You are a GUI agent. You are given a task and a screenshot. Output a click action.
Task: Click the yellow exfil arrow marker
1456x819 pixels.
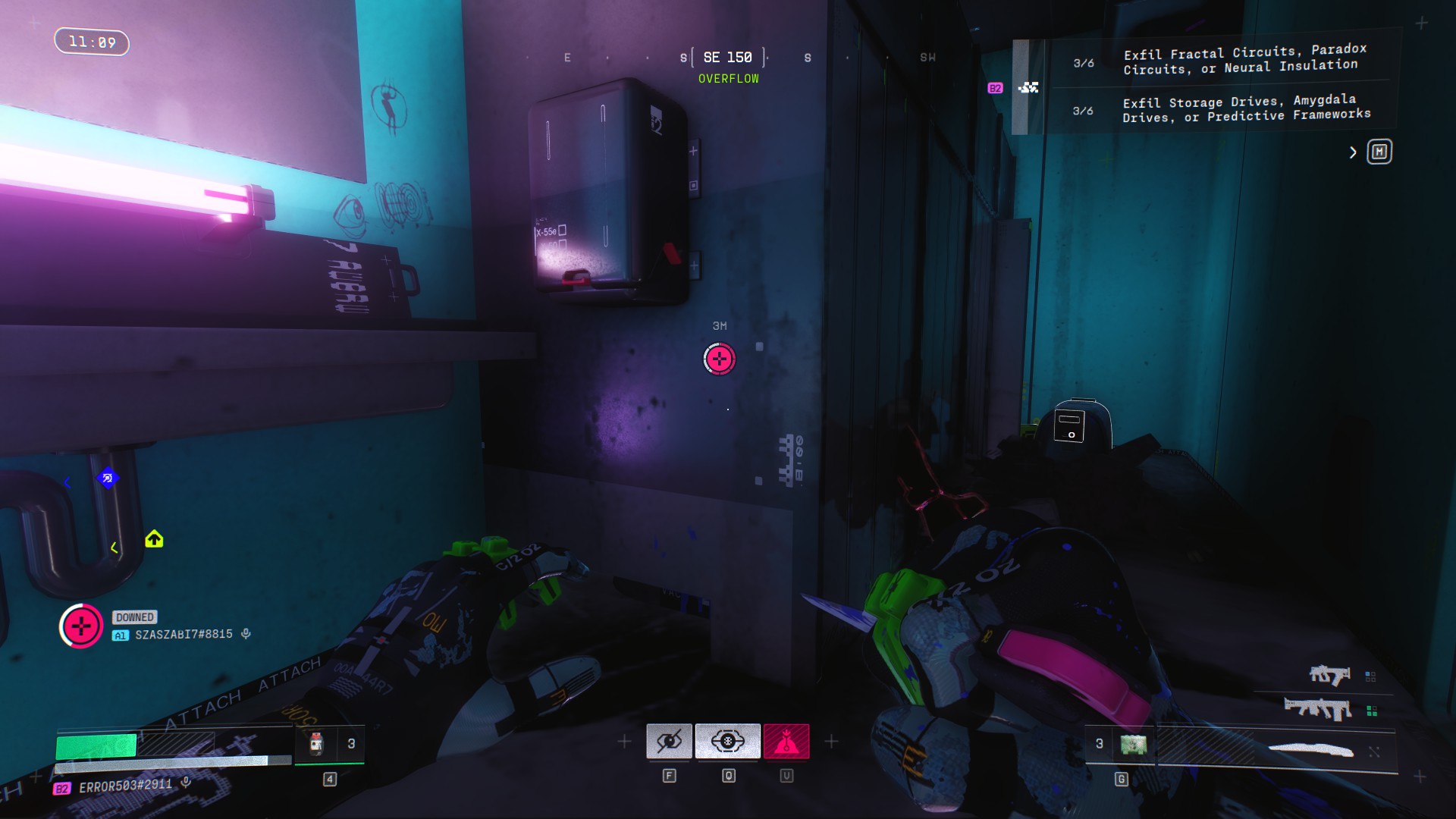[x=154, y=539]
